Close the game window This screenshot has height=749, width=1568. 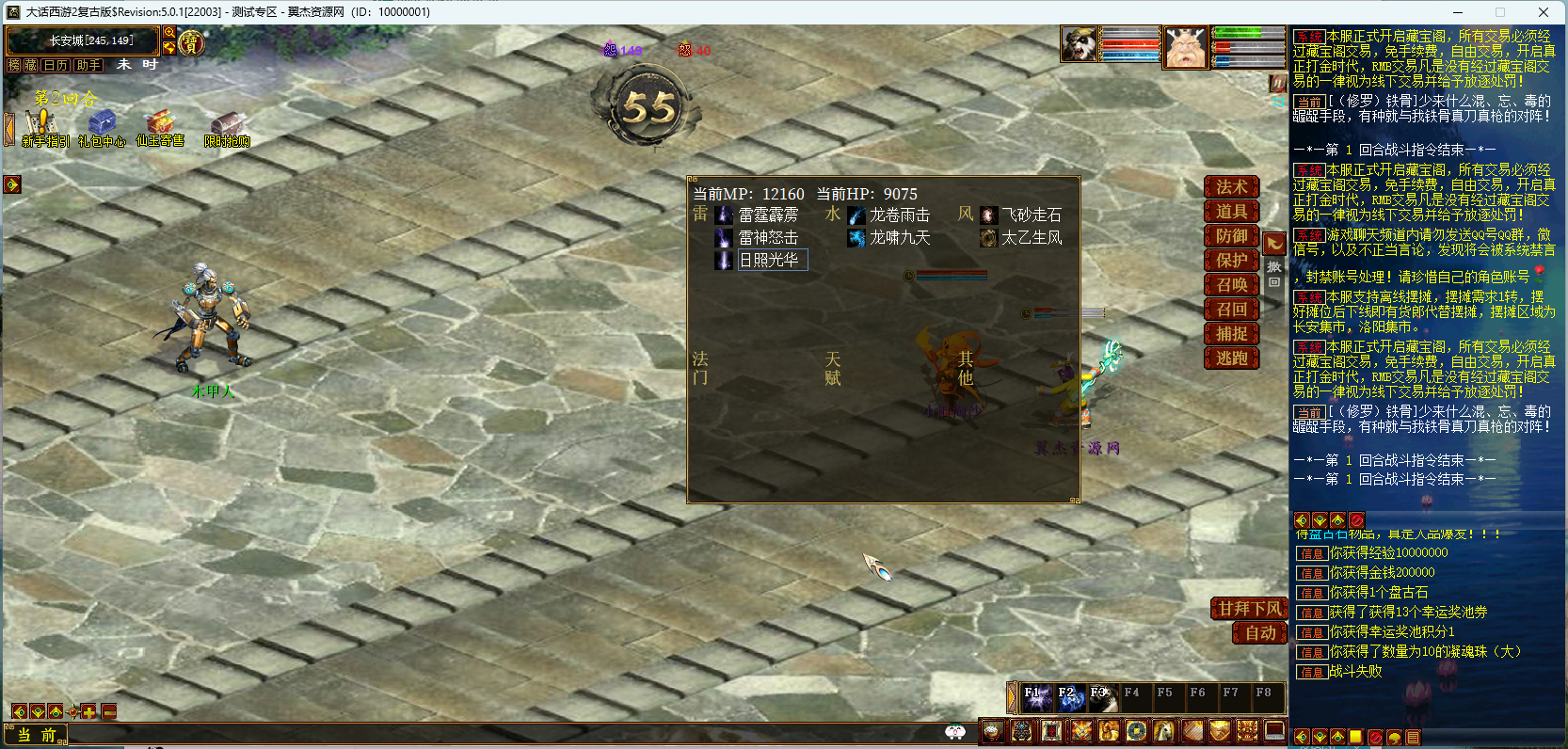(x=1544, y=12)
